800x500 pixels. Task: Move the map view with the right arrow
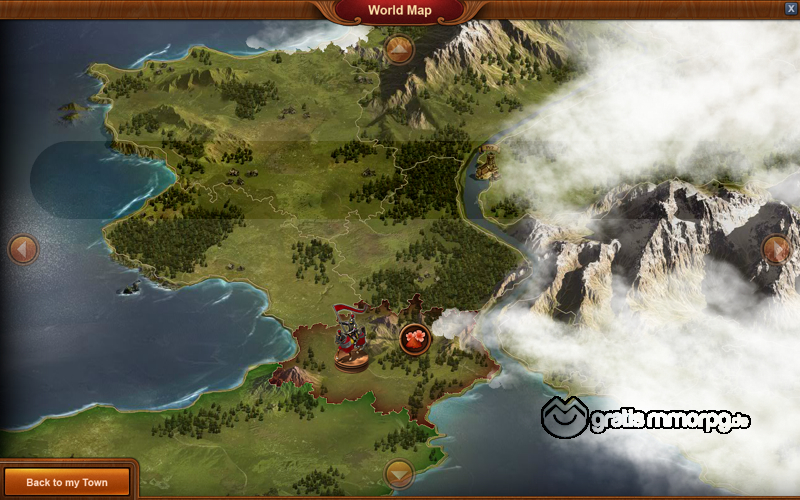coord(776,249)
